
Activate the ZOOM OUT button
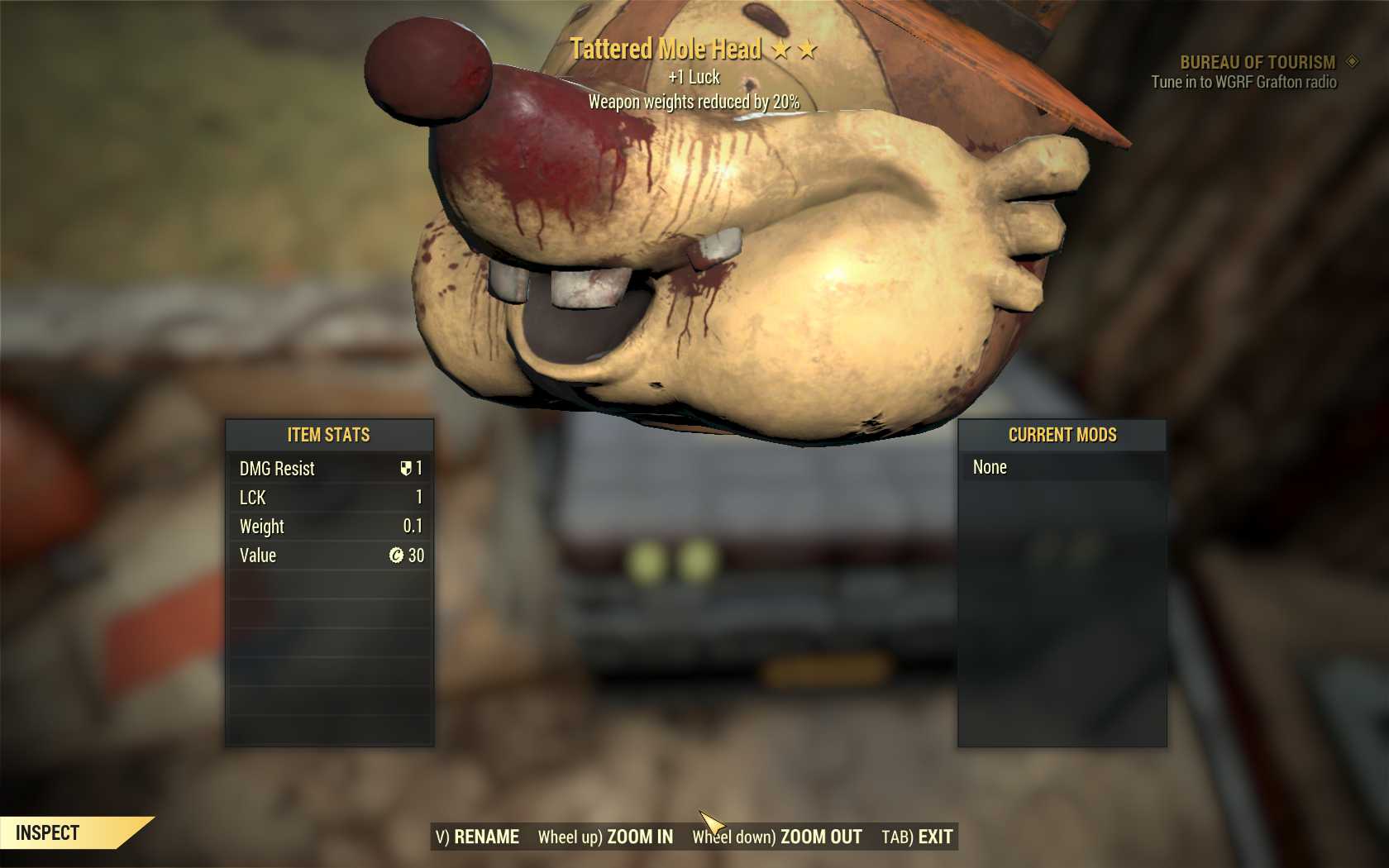pos(778,837)
